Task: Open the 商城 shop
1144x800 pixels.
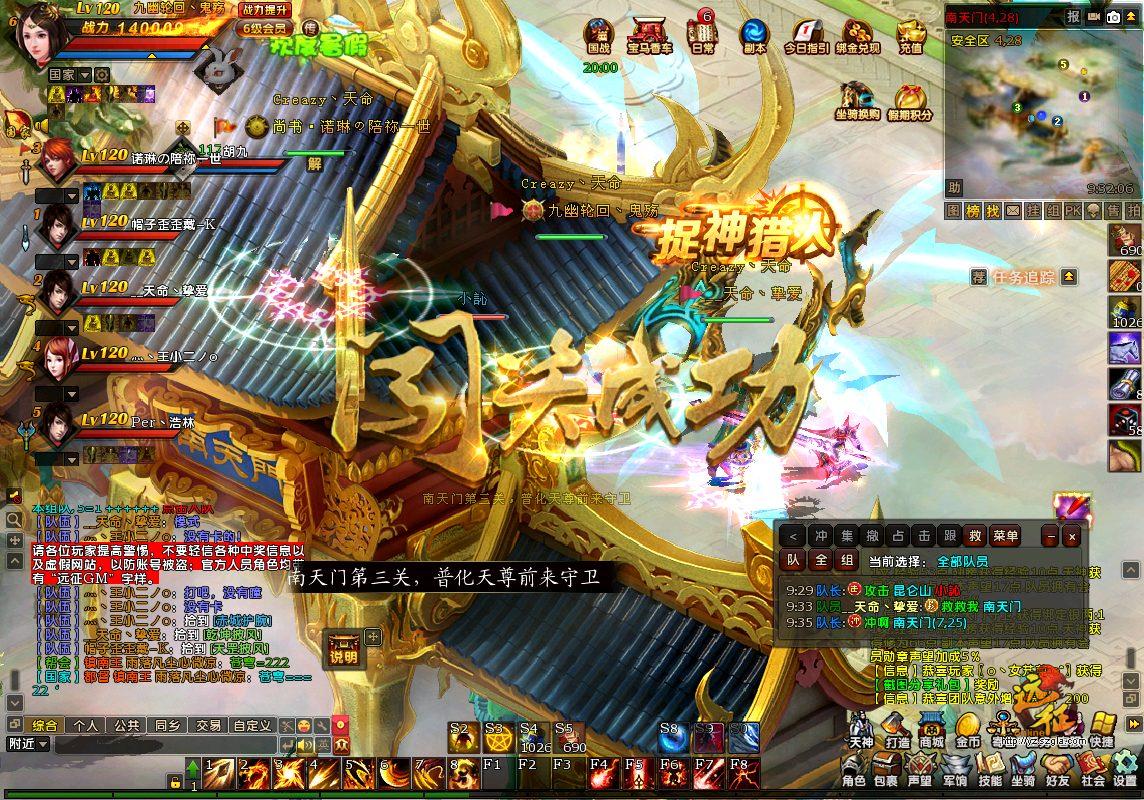Action: pyautogui.click(x=932, y=729)
